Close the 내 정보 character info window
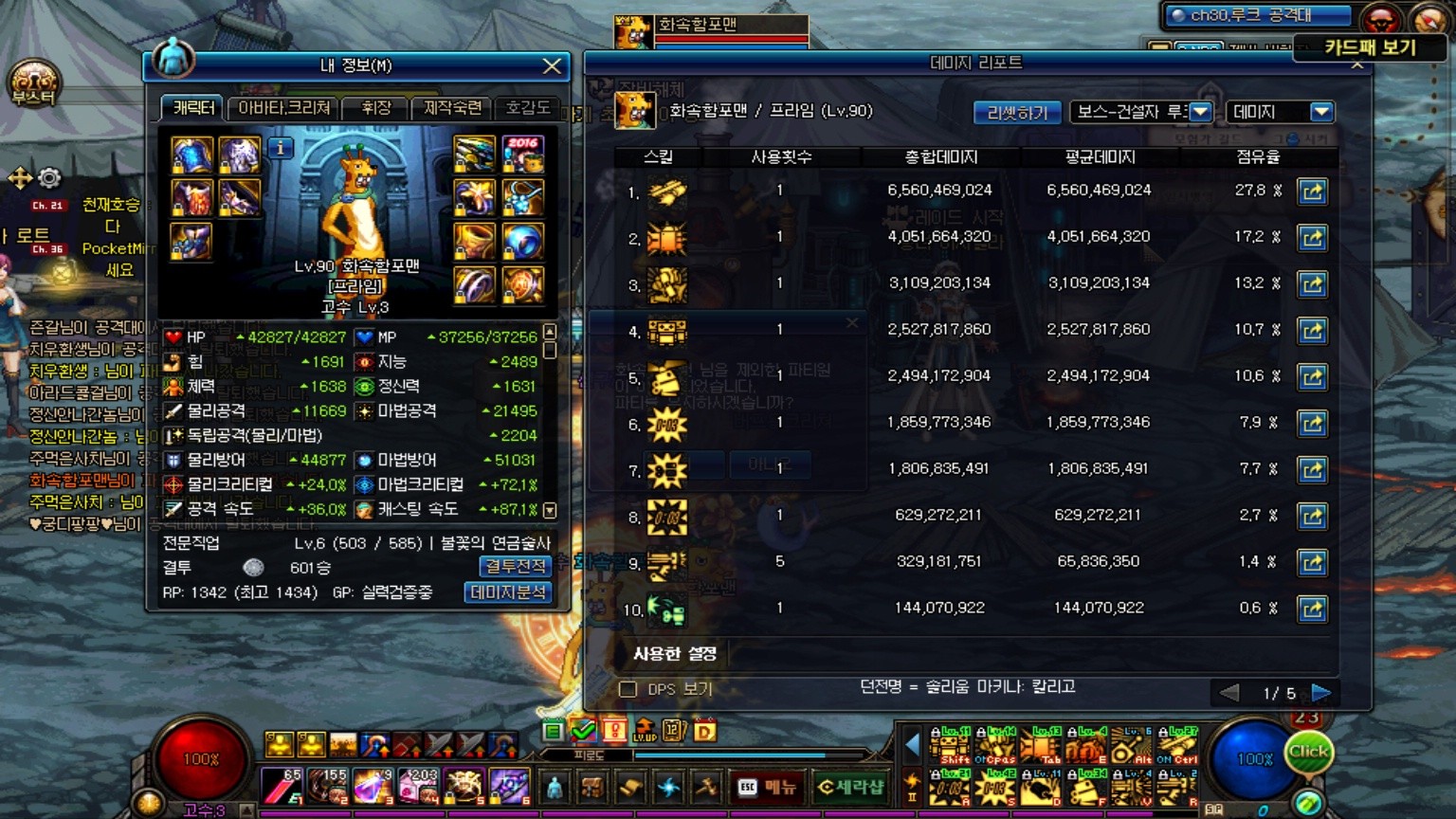The width and height of the screenshot is (1456, 819). [x=552, y=65]
